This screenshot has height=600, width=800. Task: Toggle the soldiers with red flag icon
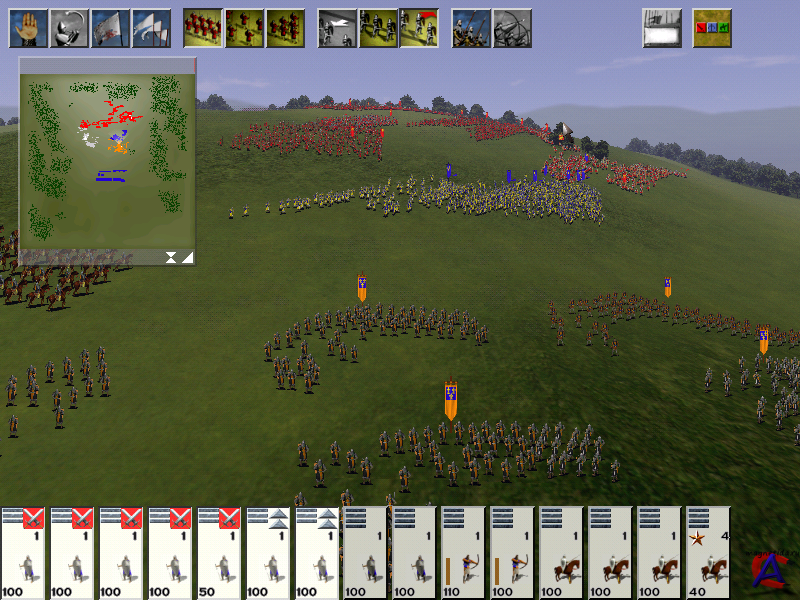(419, 29)
